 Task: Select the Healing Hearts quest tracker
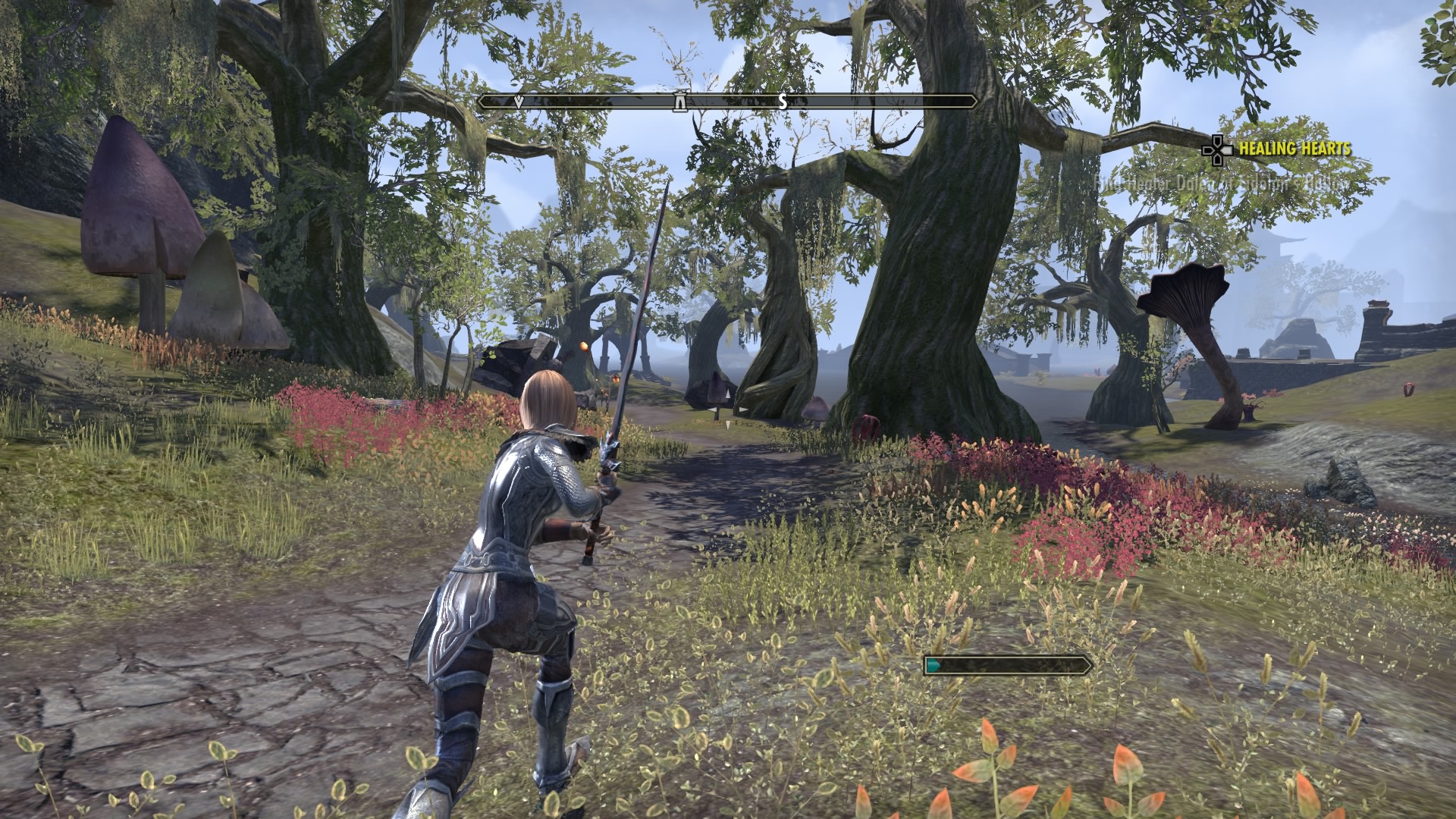coord(1294,149)
